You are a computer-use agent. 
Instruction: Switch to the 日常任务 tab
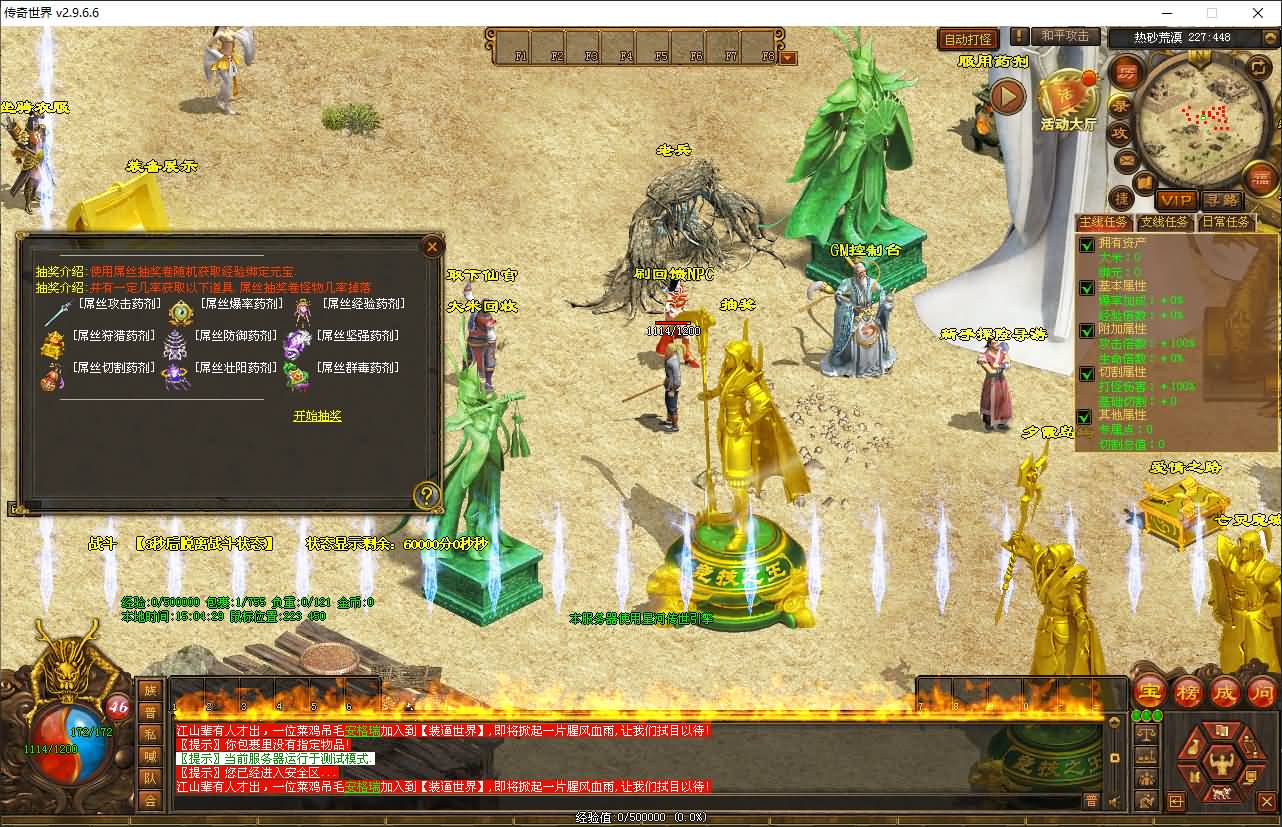click(x=1227, y=222)
